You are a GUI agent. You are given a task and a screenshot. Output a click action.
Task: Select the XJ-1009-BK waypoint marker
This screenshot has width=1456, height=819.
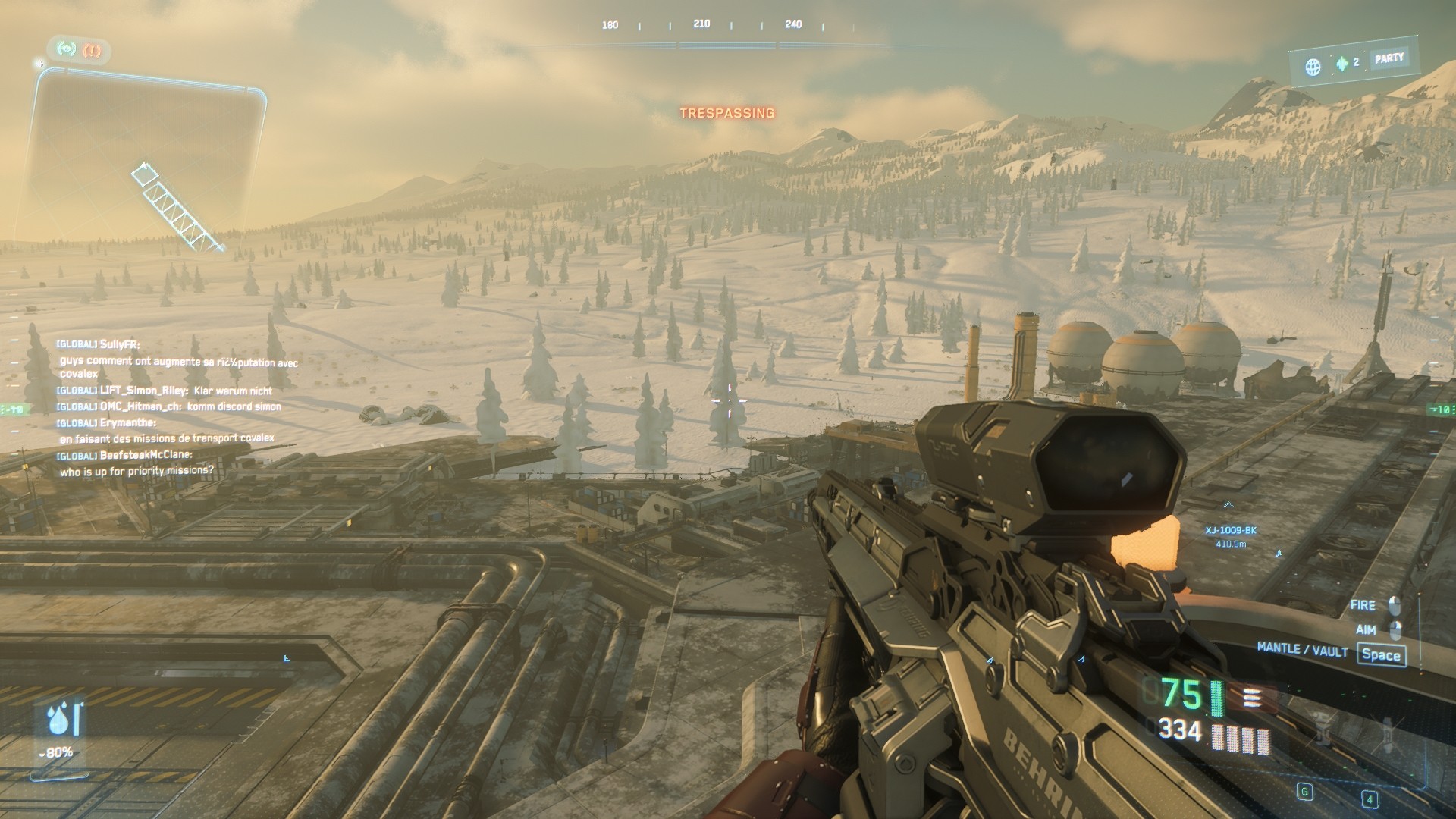[x=1231, y=530]
